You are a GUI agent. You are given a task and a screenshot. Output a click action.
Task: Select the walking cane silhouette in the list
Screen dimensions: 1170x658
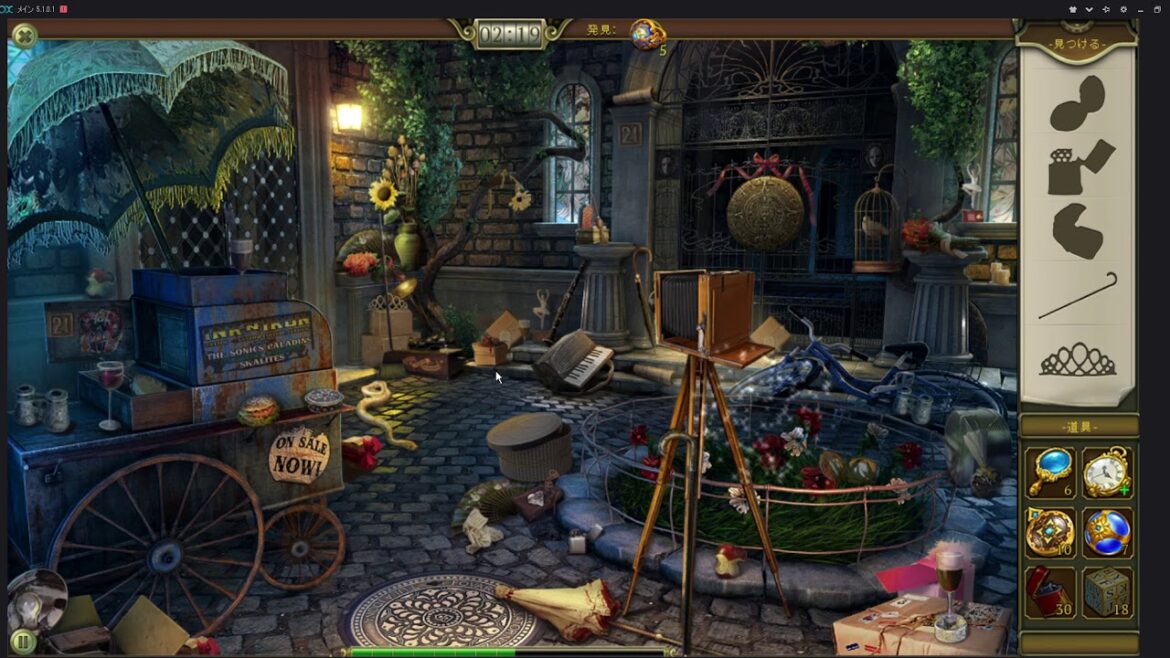(1078, 296)
